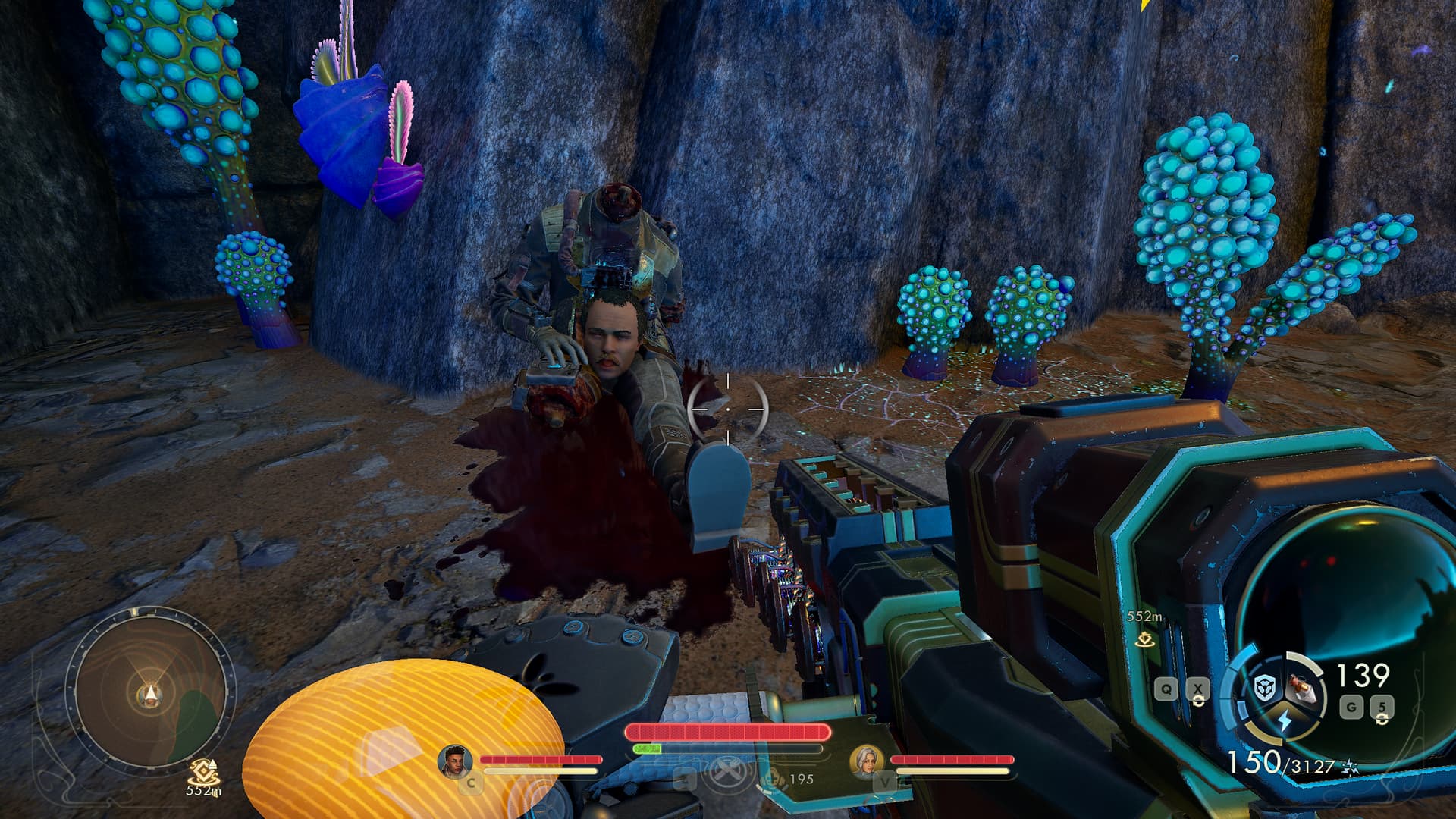The width and height of the screenshot is (1456, 819).
Task: Select the grey-haired companion's portrait
Action: tap(866, 761)
